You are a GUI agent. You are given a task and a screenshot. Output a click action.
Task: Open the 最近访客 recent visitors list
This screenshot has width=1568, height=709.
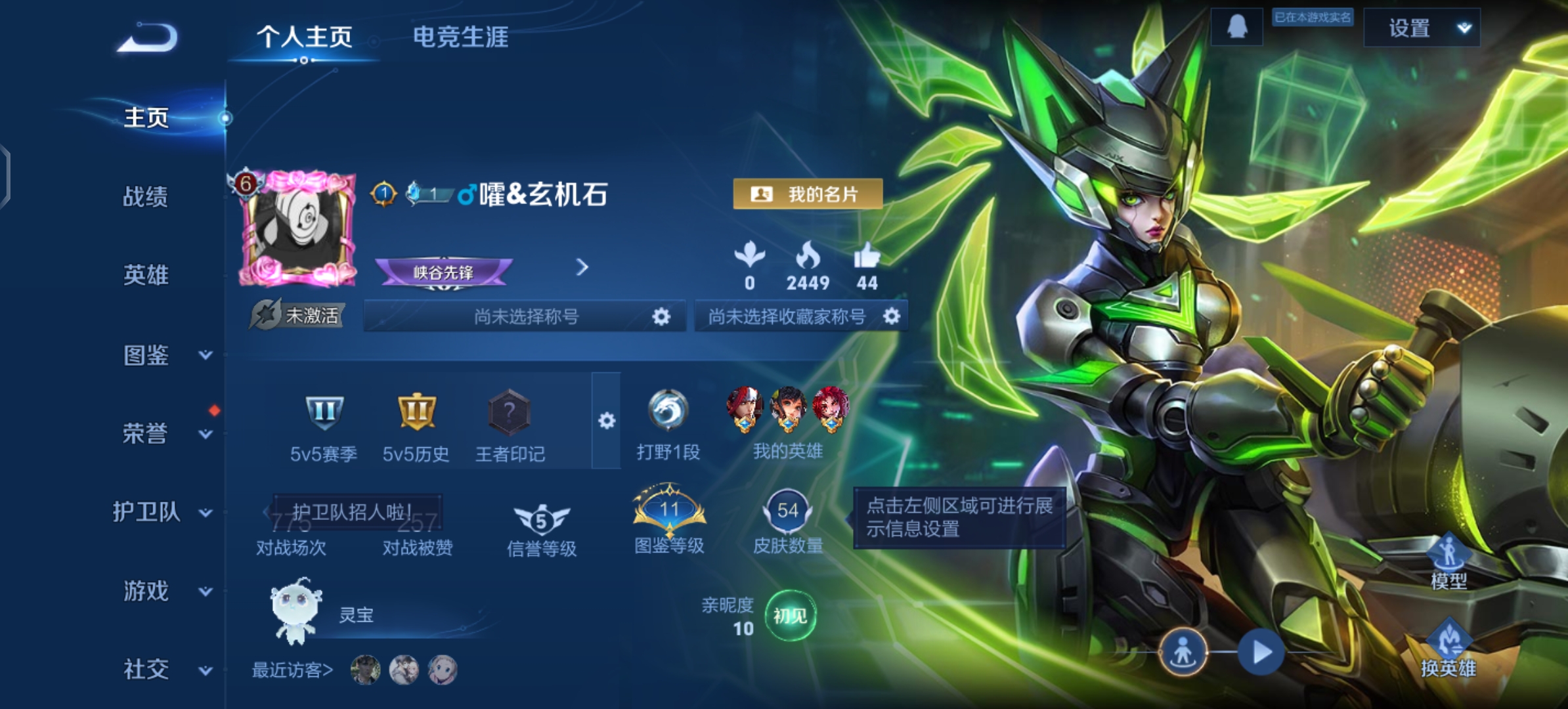pos(293,670)
